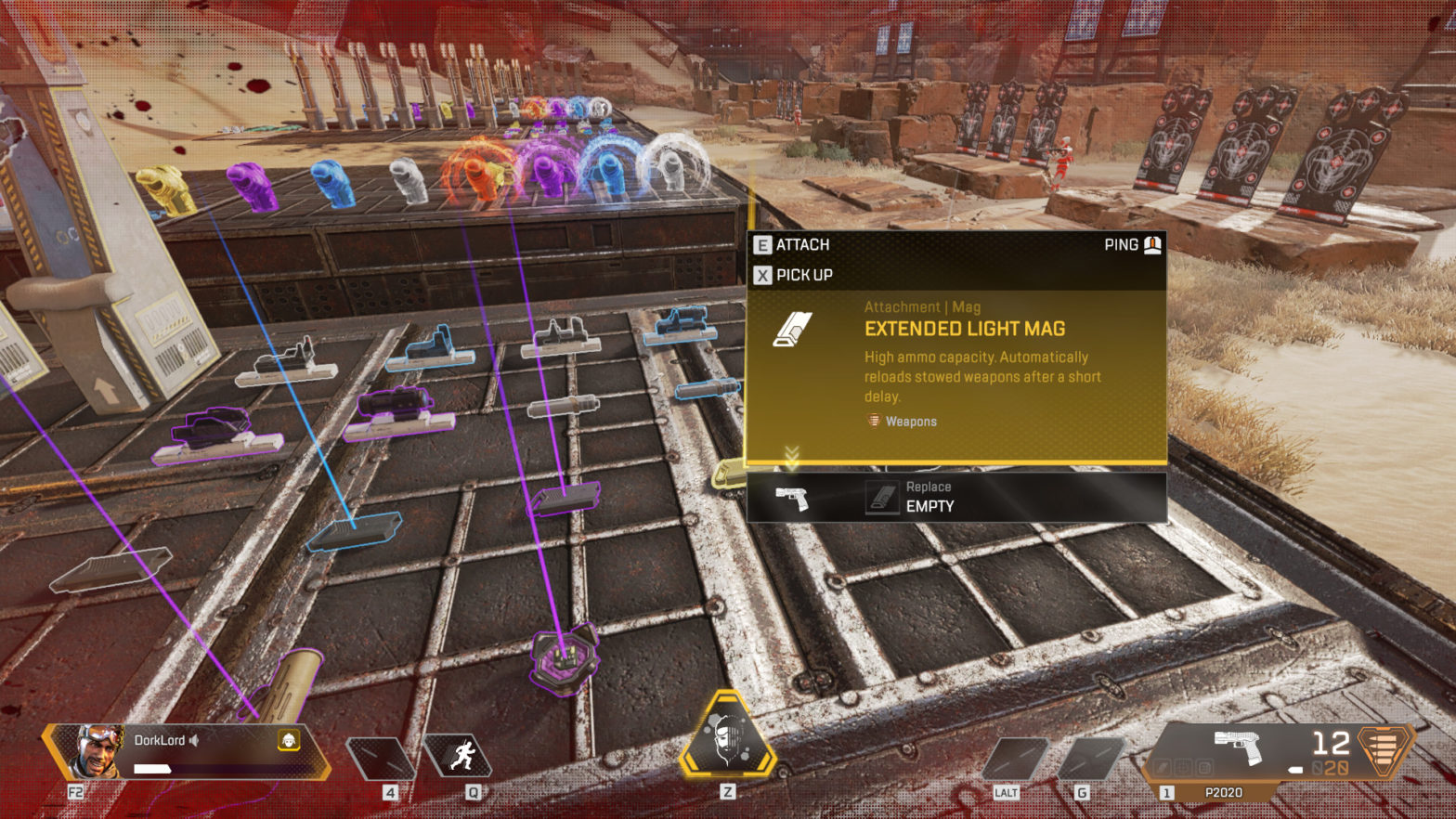
Task: Click the Mirage ultimate ability icon
Action: coord(726,743)
